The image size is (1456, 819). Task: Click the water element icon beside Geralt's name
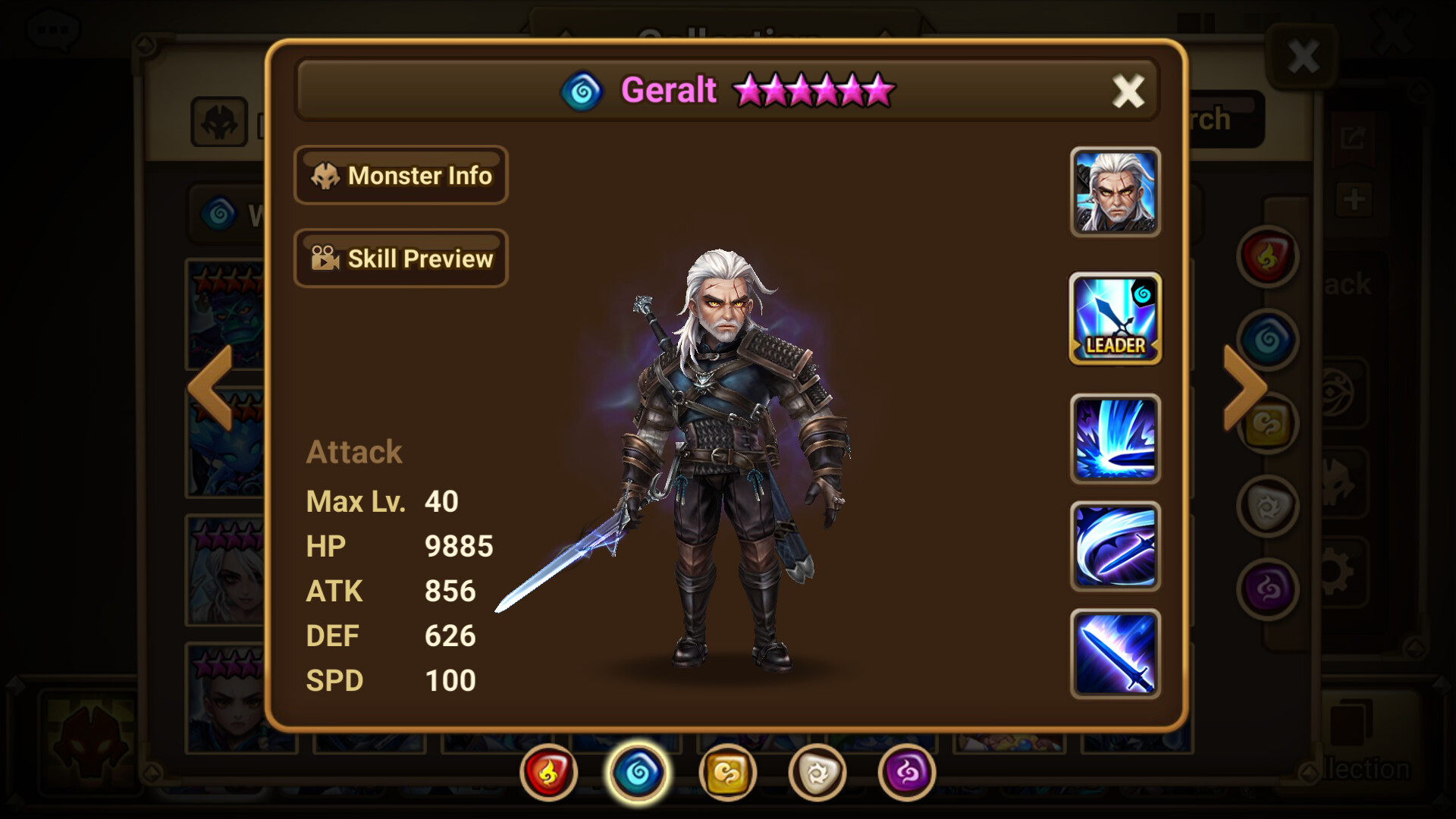click(583, 90)
